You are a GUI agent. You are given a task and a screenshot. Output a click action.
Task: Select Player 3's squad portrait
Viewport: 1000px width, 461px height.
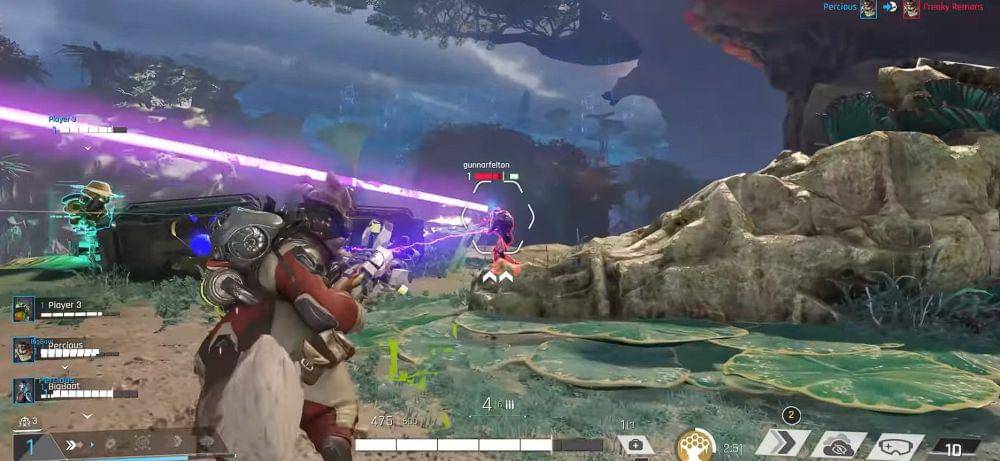click(24, 309)
